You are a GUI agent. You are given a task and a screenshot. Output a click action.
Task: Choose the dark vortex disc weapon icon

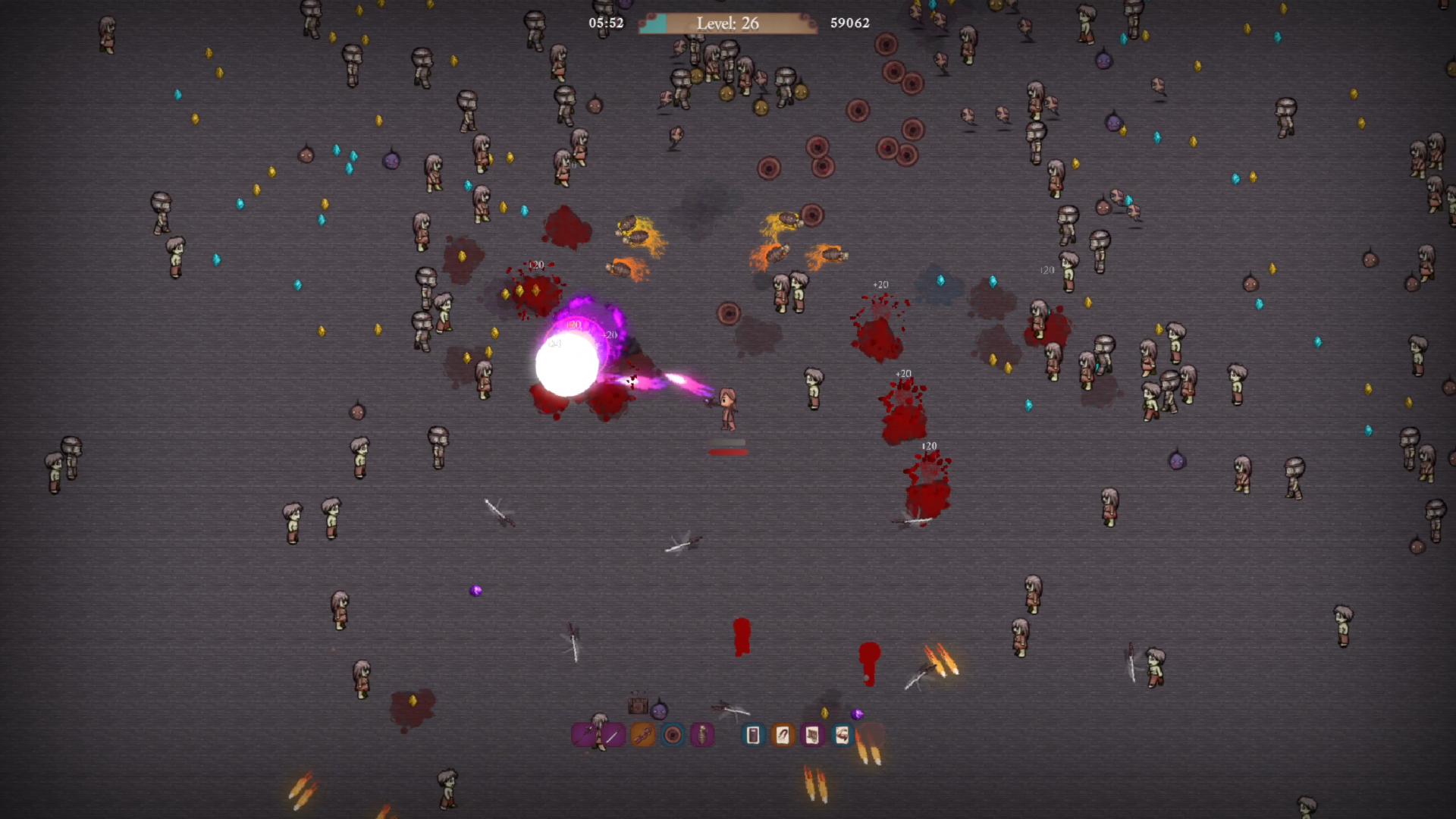[x=673, y=735]
